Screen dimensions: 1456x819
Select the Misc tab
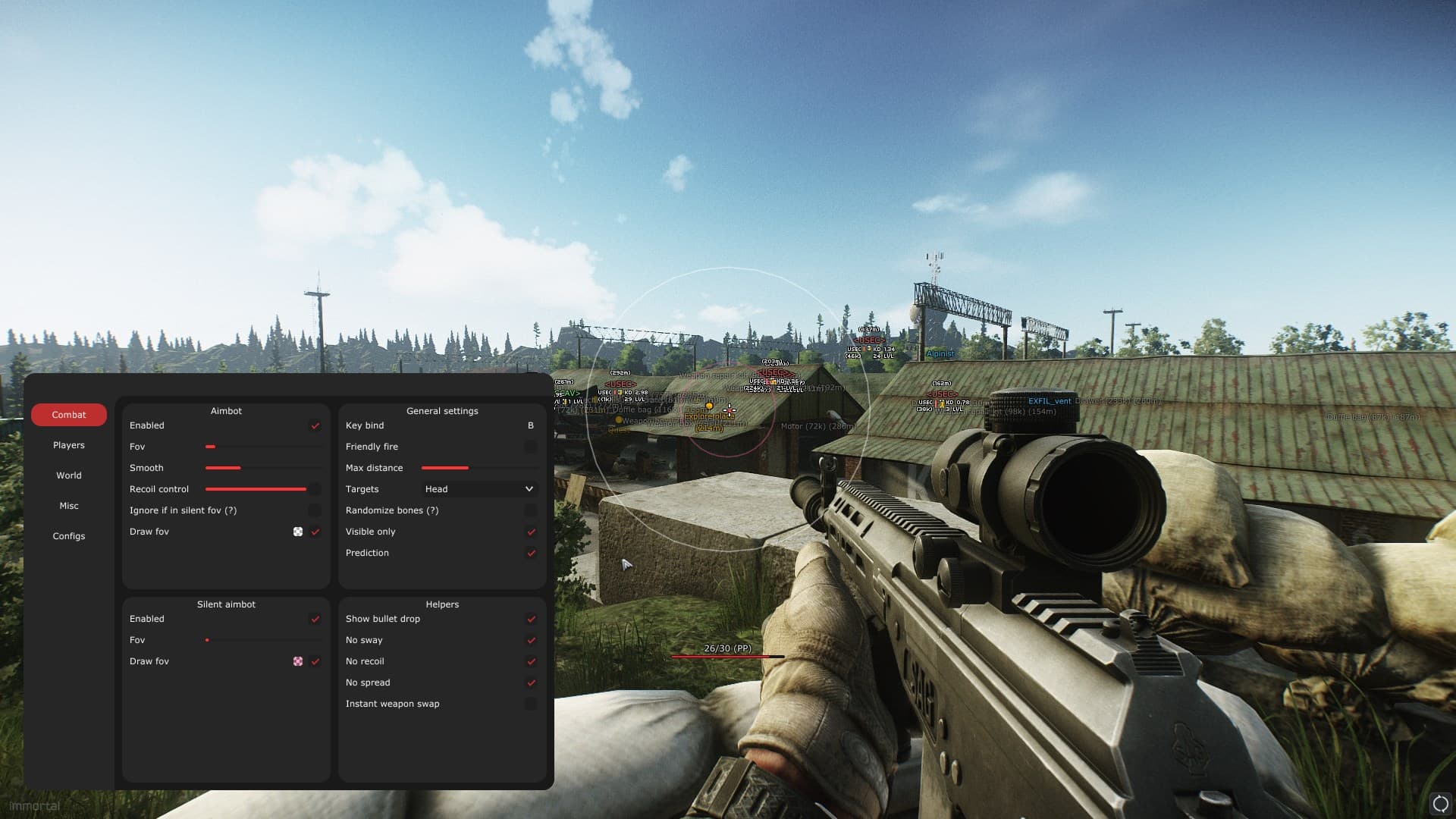tap(68, 506)
